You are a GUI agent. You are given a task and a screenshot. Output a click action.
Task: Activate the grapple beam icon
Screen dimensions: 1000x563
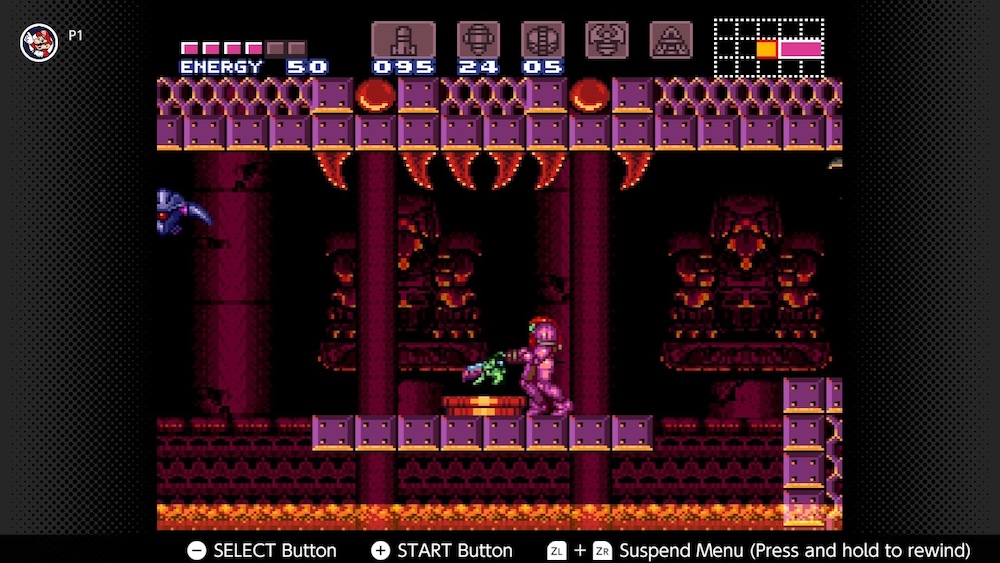(x=607, y=40)
